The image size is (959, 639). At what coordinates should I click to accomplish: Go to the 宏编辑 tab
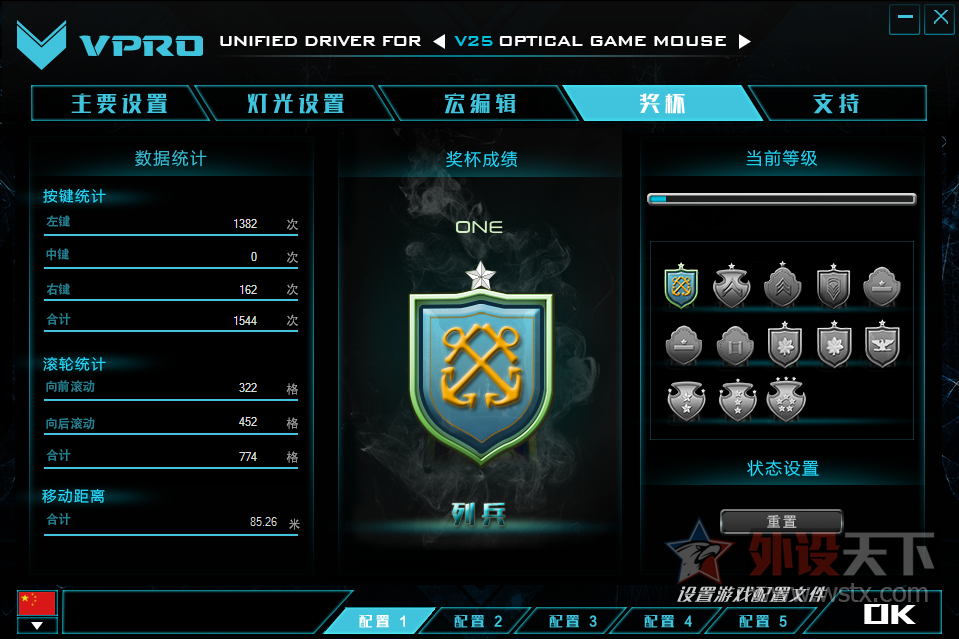(x=480, y=104)
